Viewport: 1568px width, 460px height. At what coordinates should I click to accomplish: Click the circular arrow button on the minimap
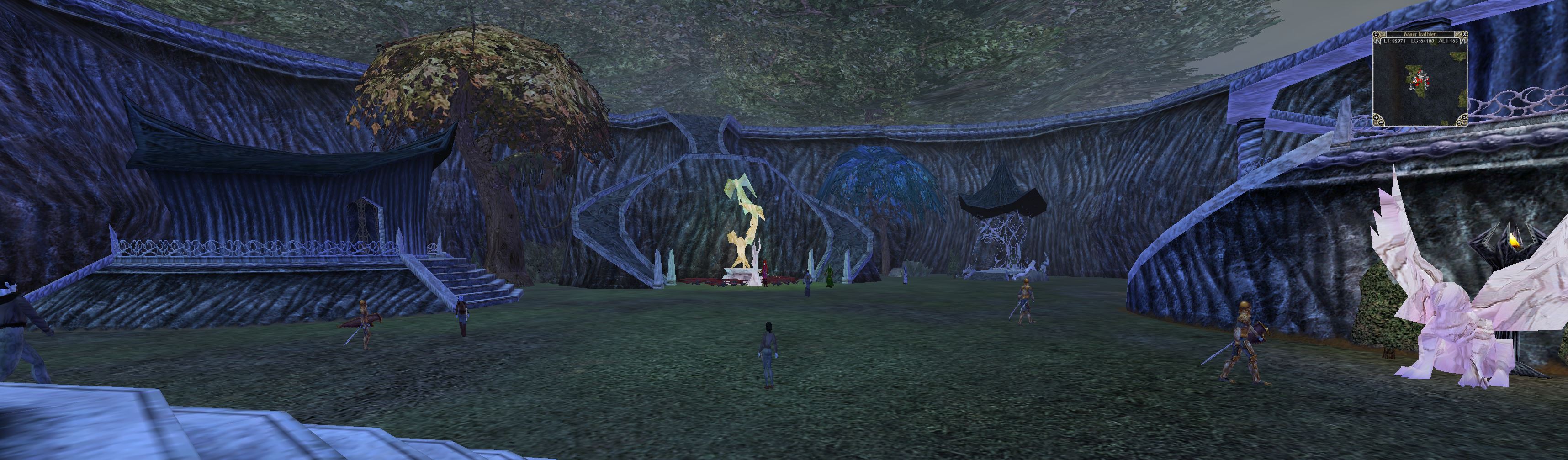pos(1465,117)
